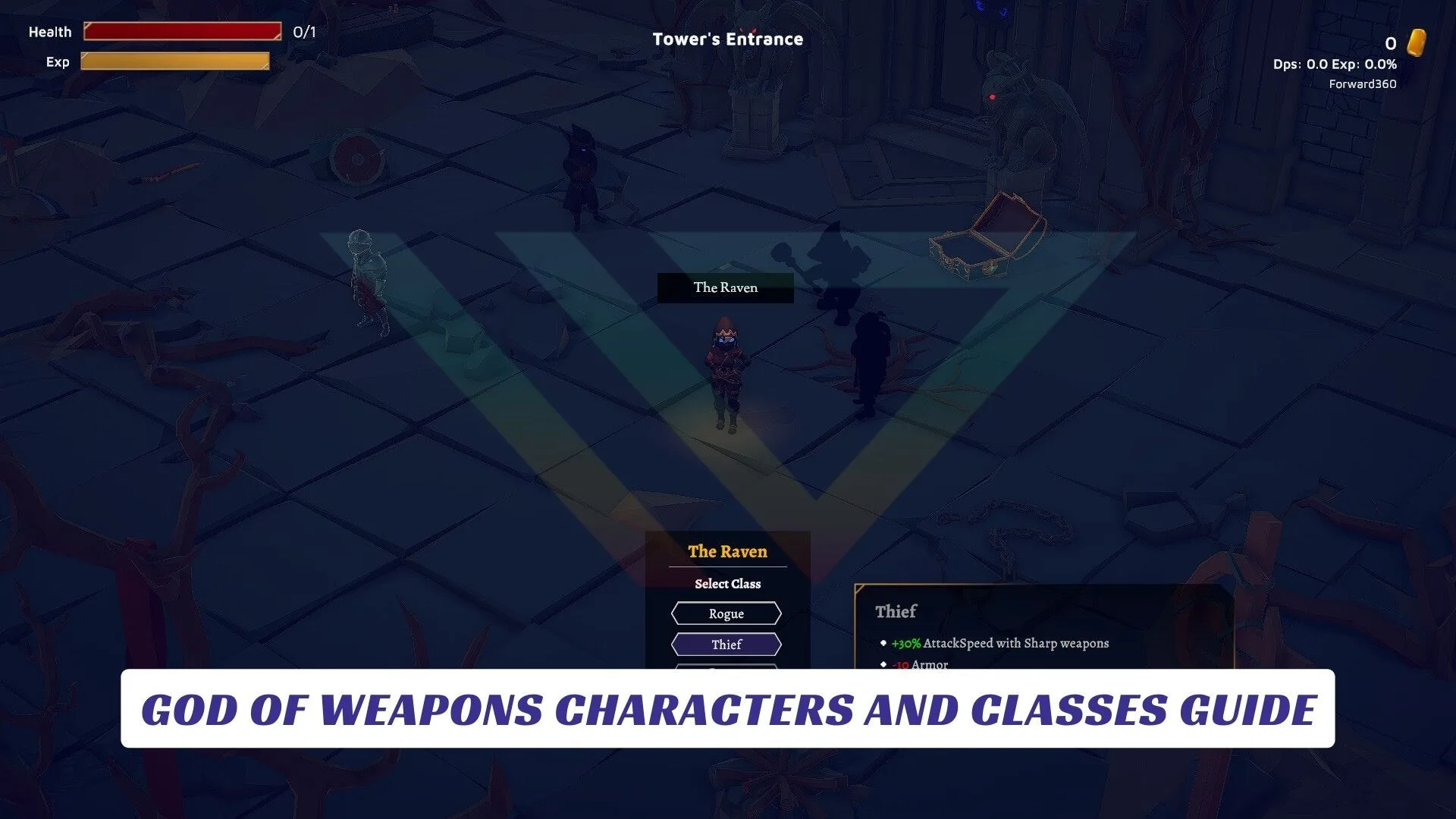This screenshot has height=819, width=1456.
Task: Click the -10 Armor penalty line
Action: pos(918,664)
